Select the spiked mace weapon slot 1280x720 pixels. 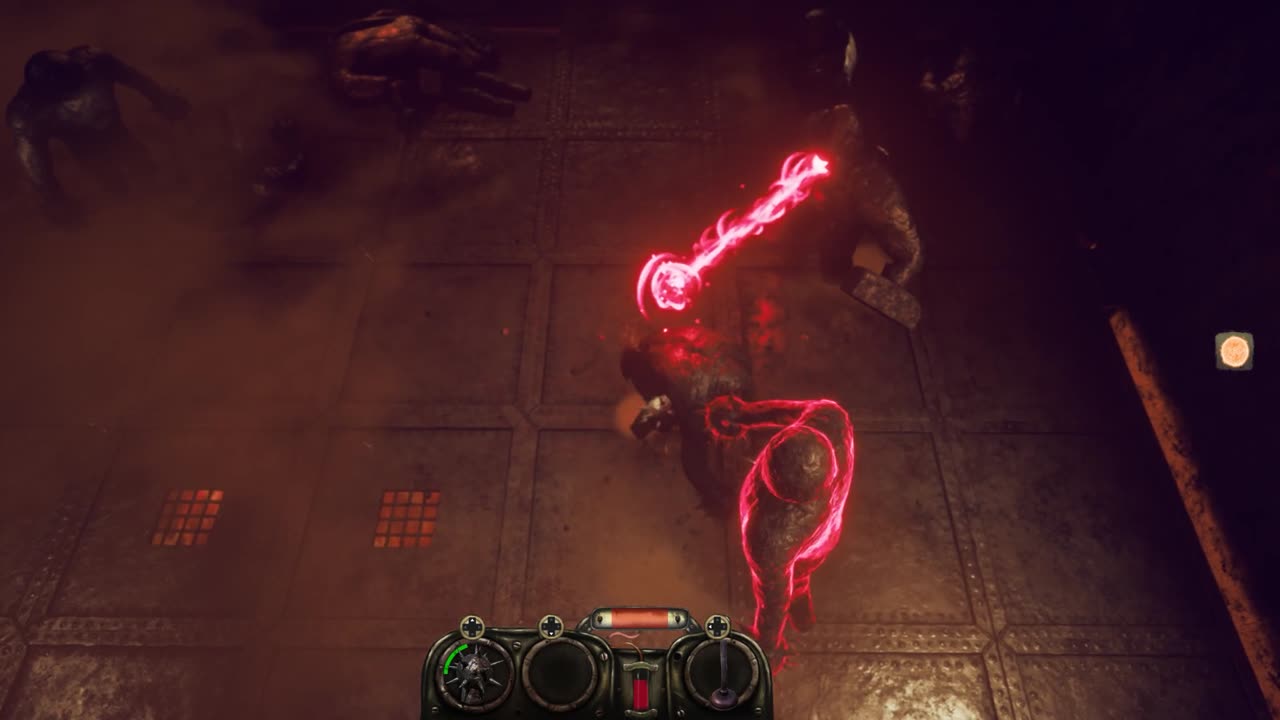(x=476, y=673)
